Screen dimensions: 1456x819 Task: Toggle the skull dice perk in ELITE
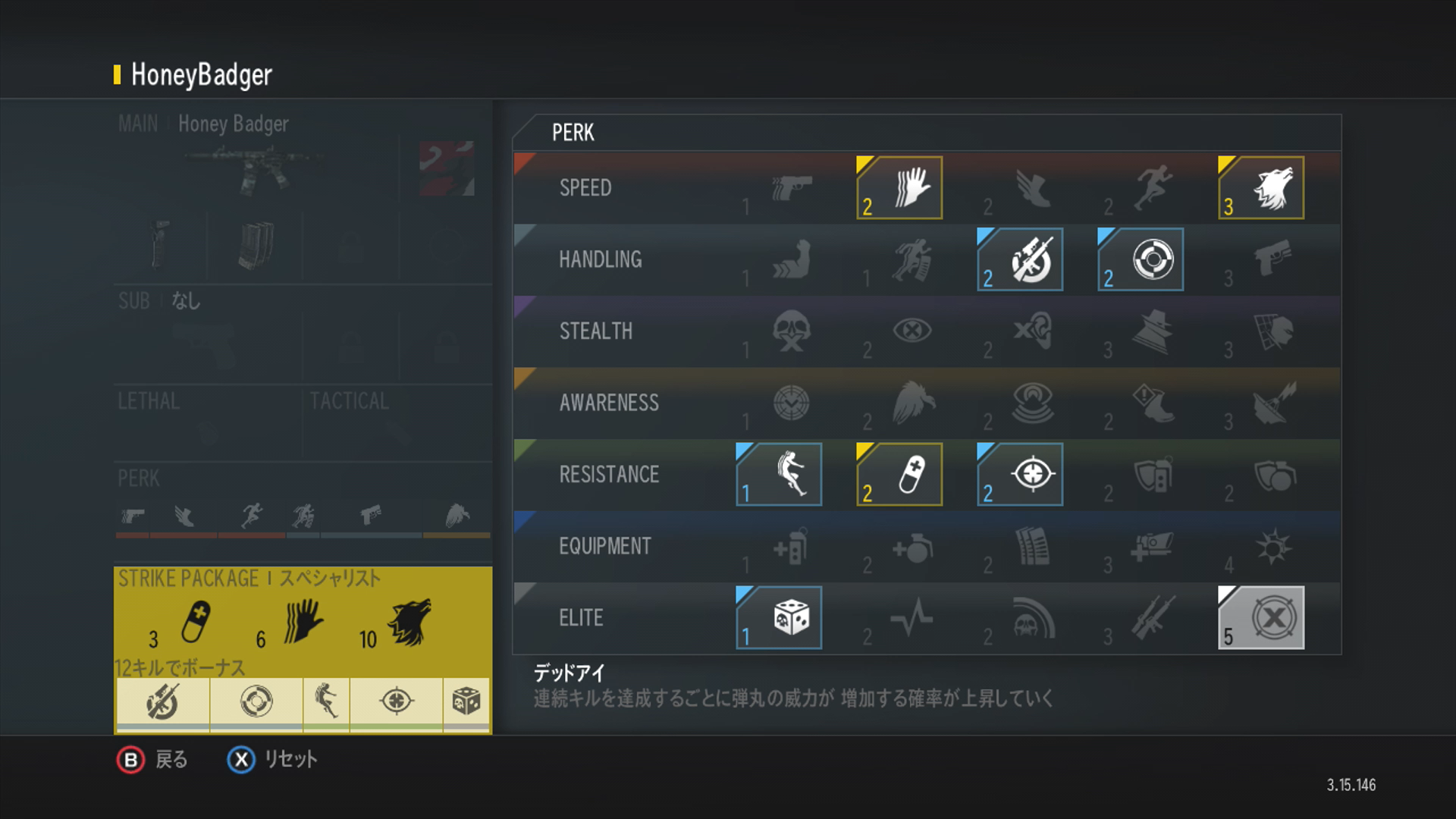tap(779, 617)
